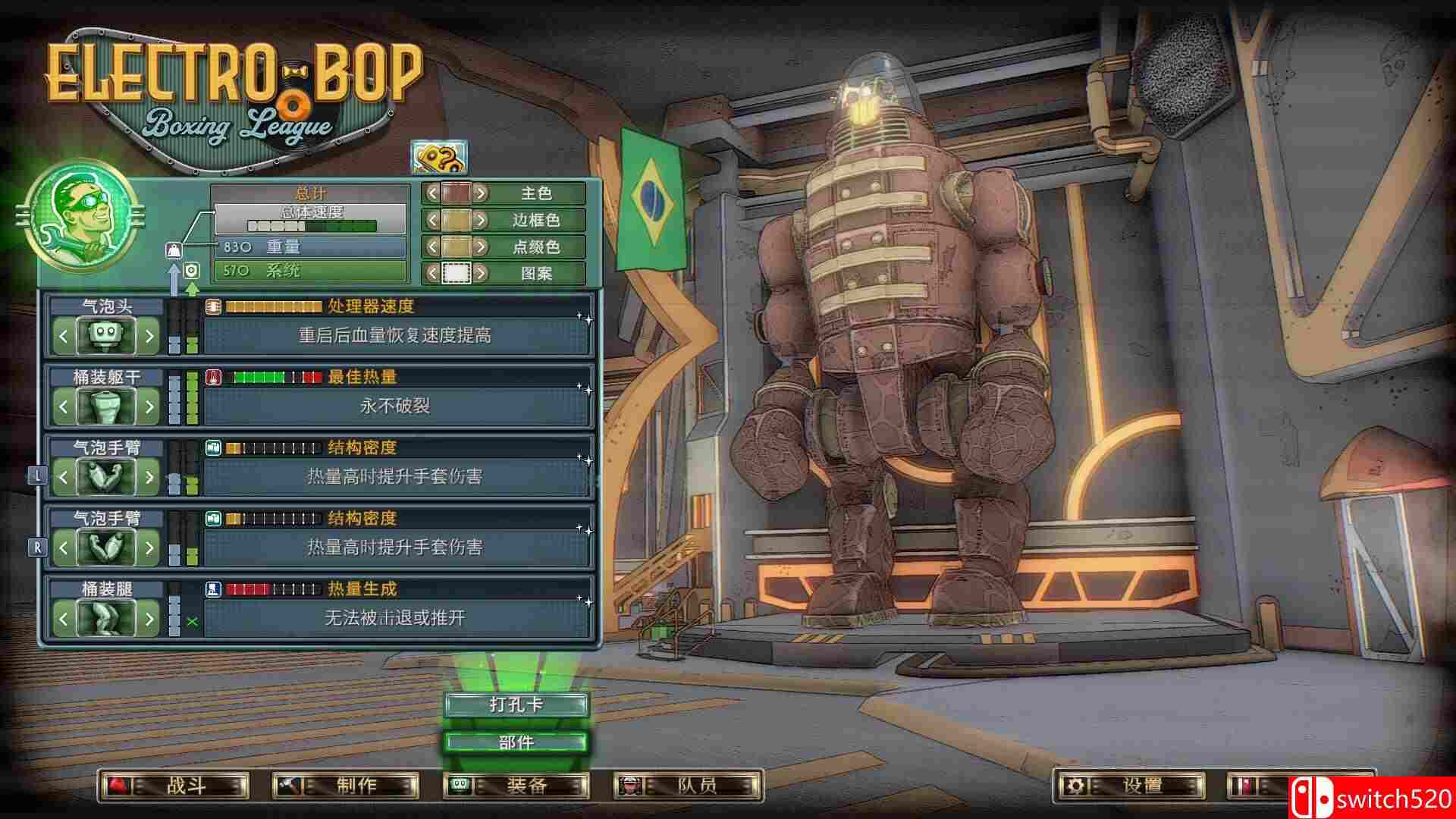
Task: Click the 总体速度 progress bar
Action: [311, 225]
